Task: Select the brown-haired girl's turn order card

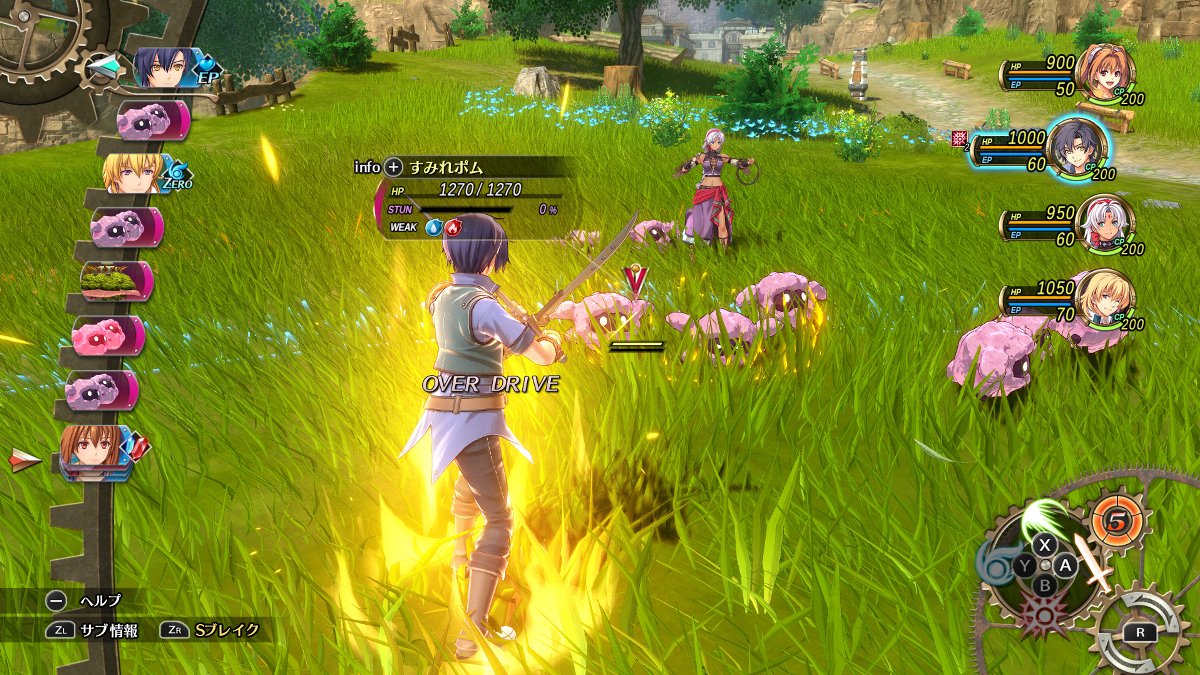Action: (x=95, y=452)
